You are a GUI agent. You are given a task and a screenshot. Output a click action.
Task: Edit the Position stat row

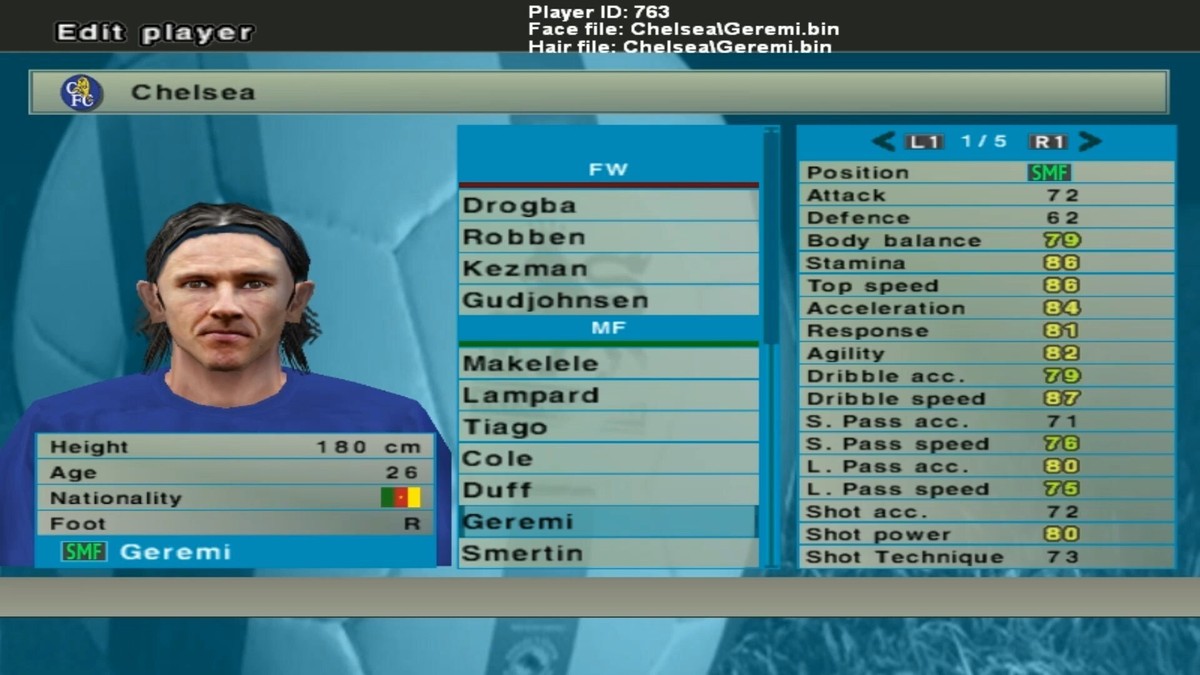coord(985,173)
